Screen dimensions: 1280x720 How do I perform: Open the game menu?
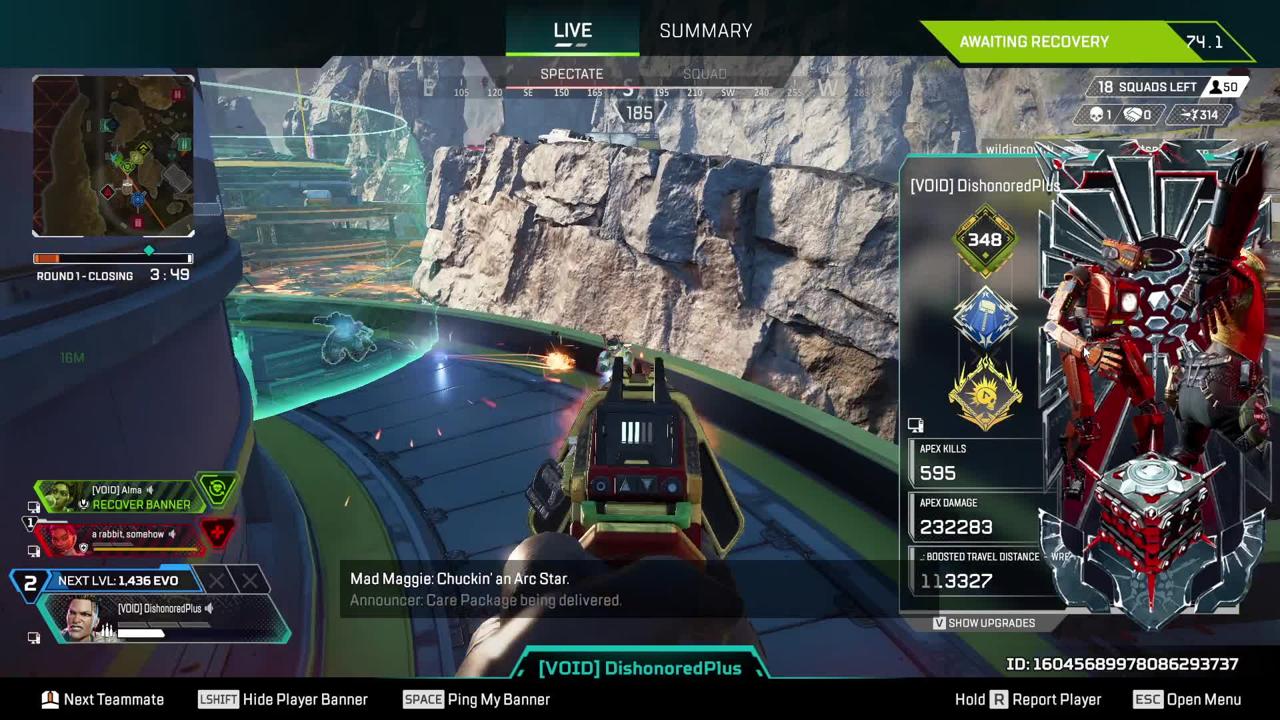[x=1187, y=700]
